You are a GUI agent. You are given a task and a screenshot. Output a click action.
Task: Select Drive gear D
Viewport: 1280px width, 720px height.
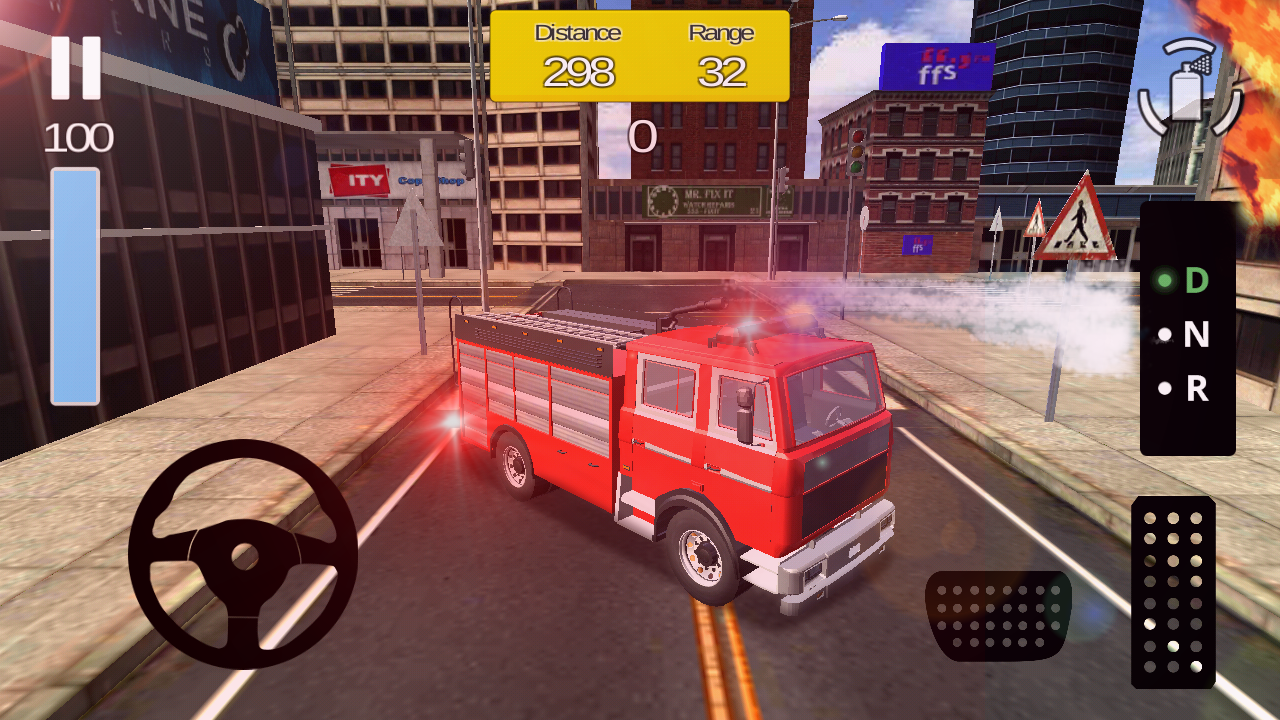click(x=1190, y=280)
